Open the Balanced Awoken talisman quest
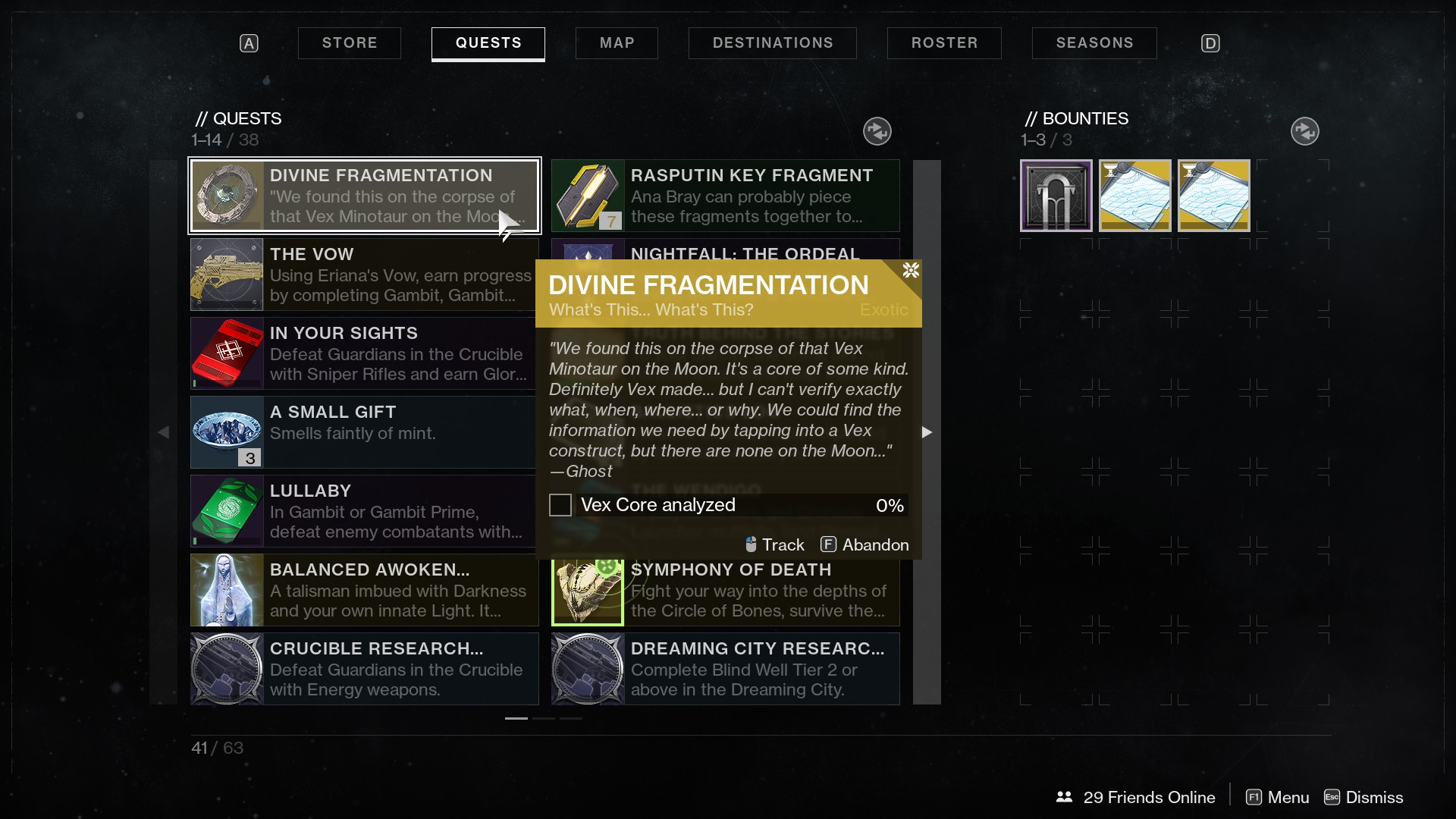The height and width of the screenshot is (819, 1456). [x=364, y=590]
